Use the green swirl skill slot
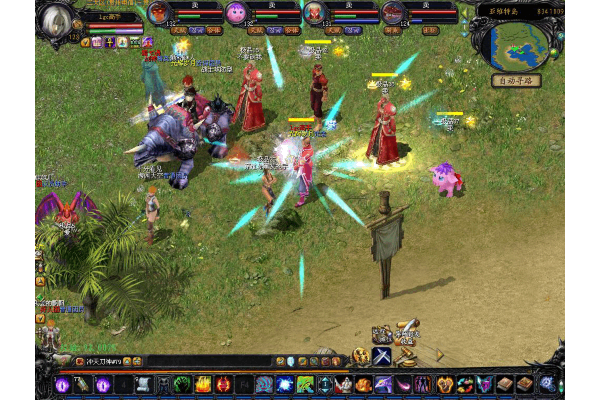This screenshot has width=600, height=400. pyautogui.click(x=182, y=384)
